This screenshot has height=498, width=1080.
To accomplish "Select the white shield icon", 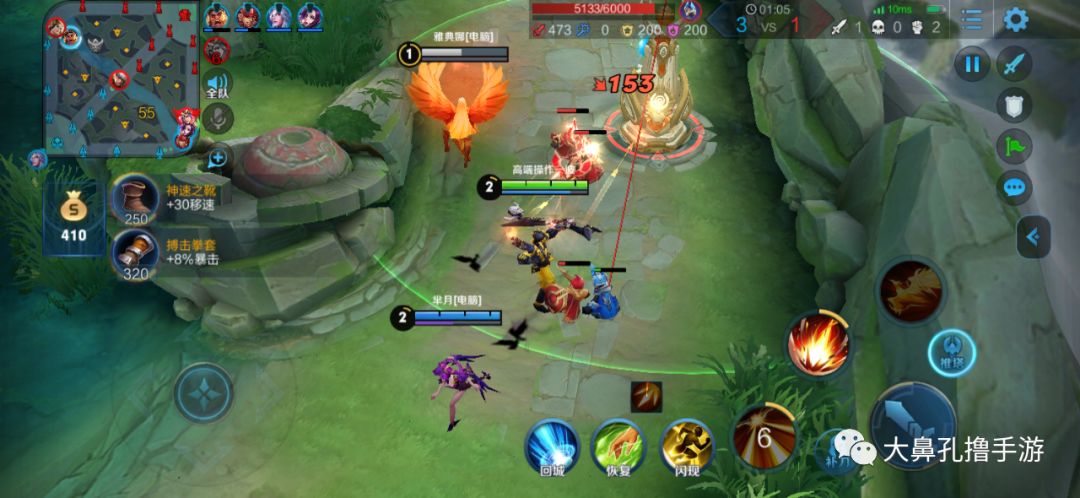I will coord(1014,106).
